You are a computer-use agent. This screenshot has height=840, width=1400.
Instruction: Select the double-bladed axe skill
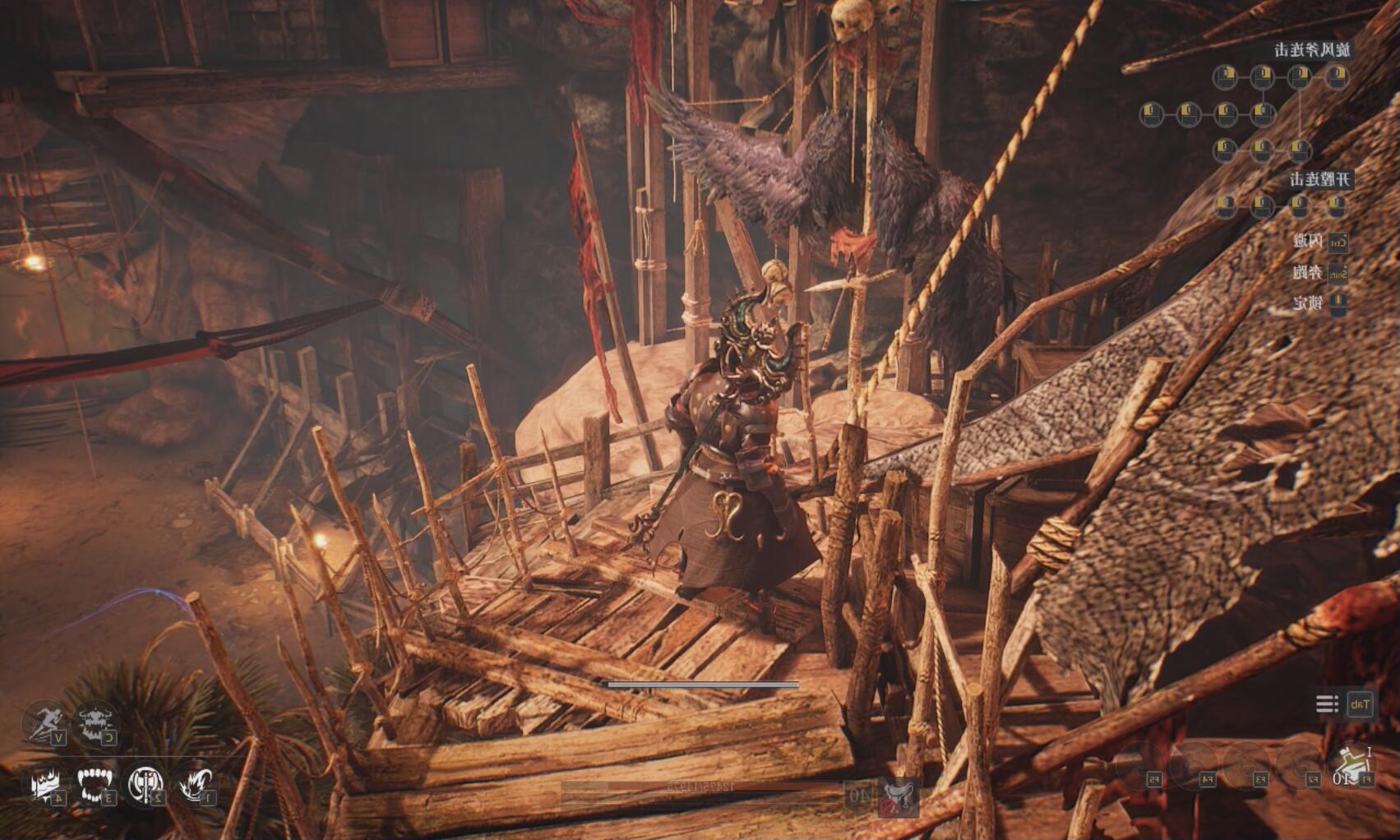click(x=146, y=784)
